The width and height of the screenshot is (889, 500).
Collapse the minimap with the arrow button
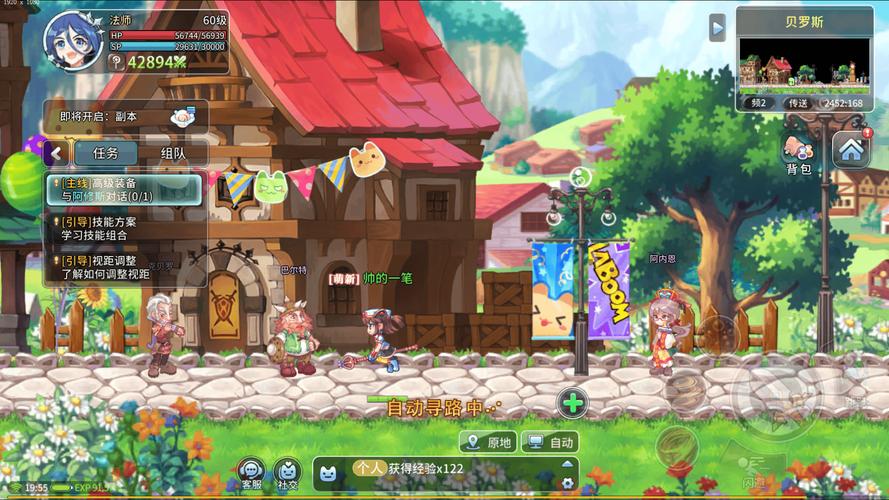[717, 27]
